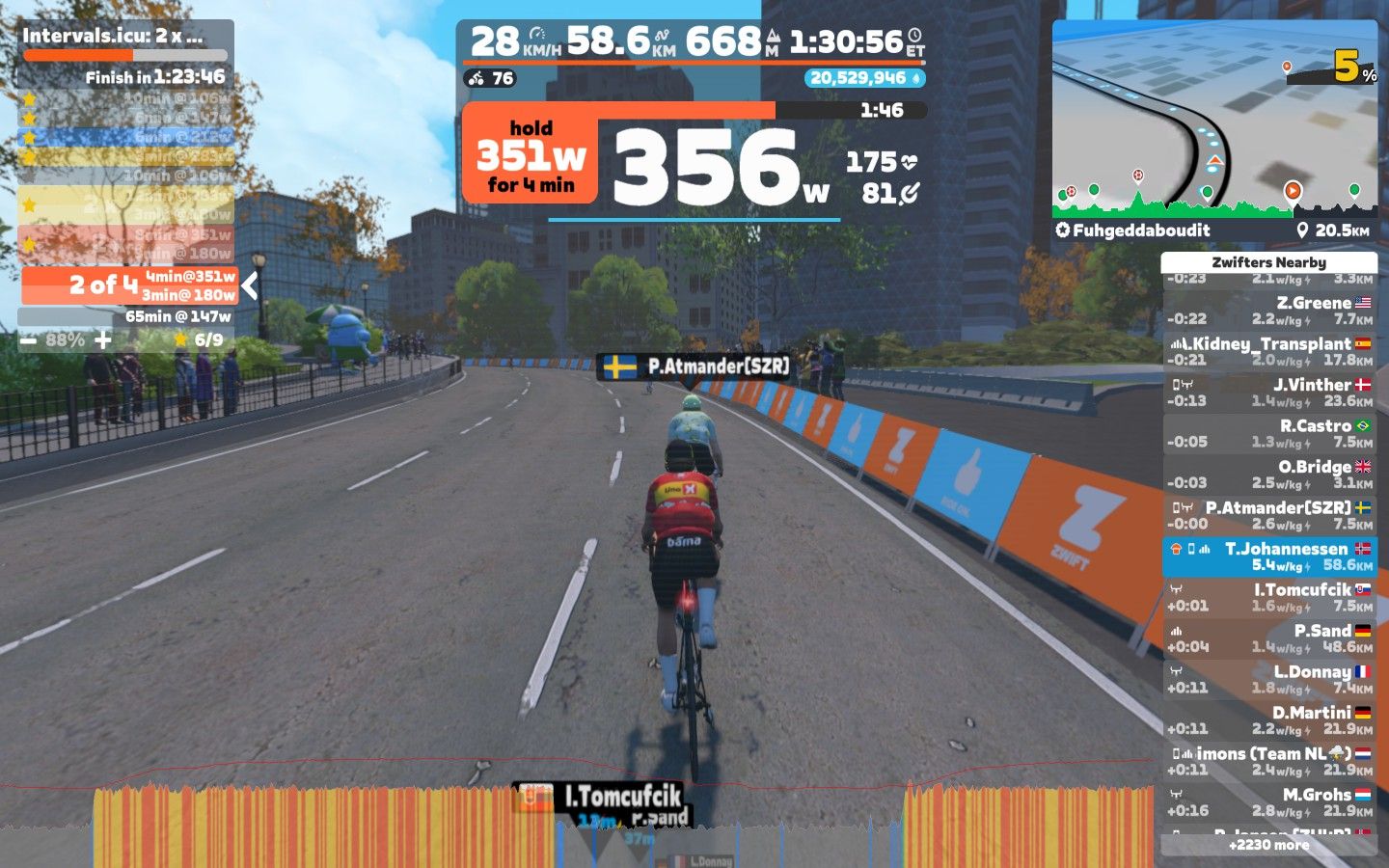Image resolution: width=1389 pixels, height=868 pixels.
Task: Select O.Bridge in the nearby list
Action: 1269,475
